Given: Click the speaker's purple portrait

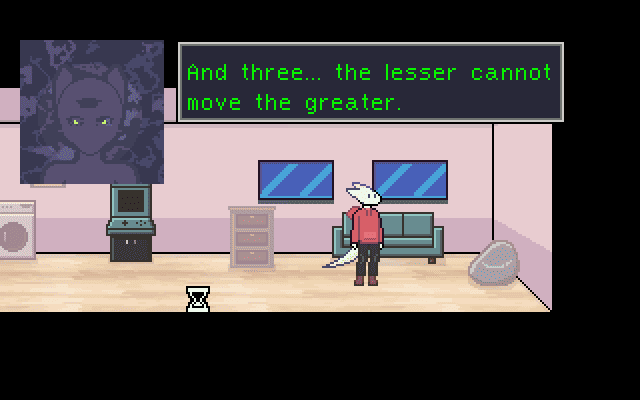Looking at the screenshot, I should click(92, 112).
